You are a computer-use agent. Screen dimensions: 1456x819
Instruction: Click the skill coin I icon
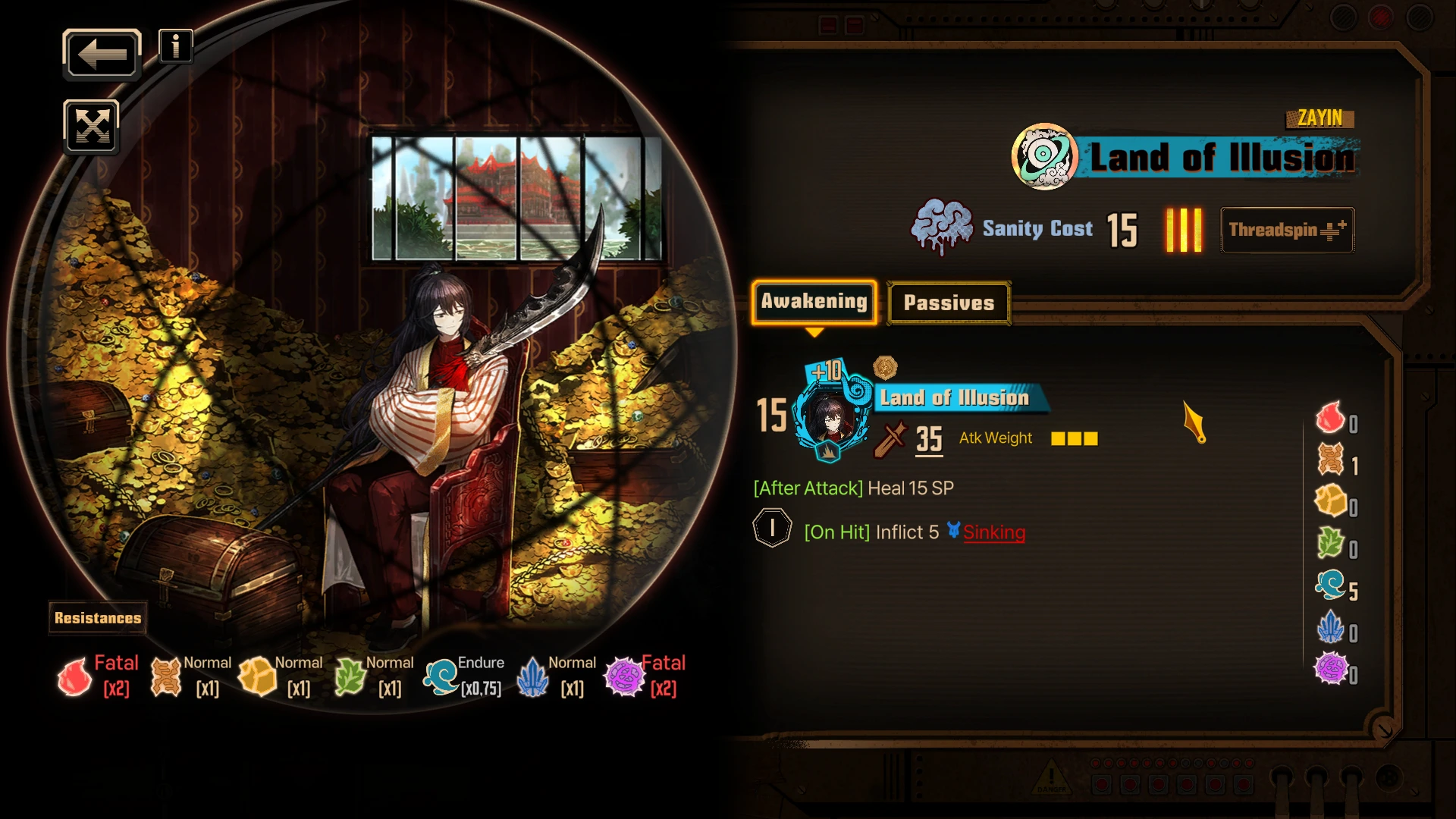click(772, 529)
